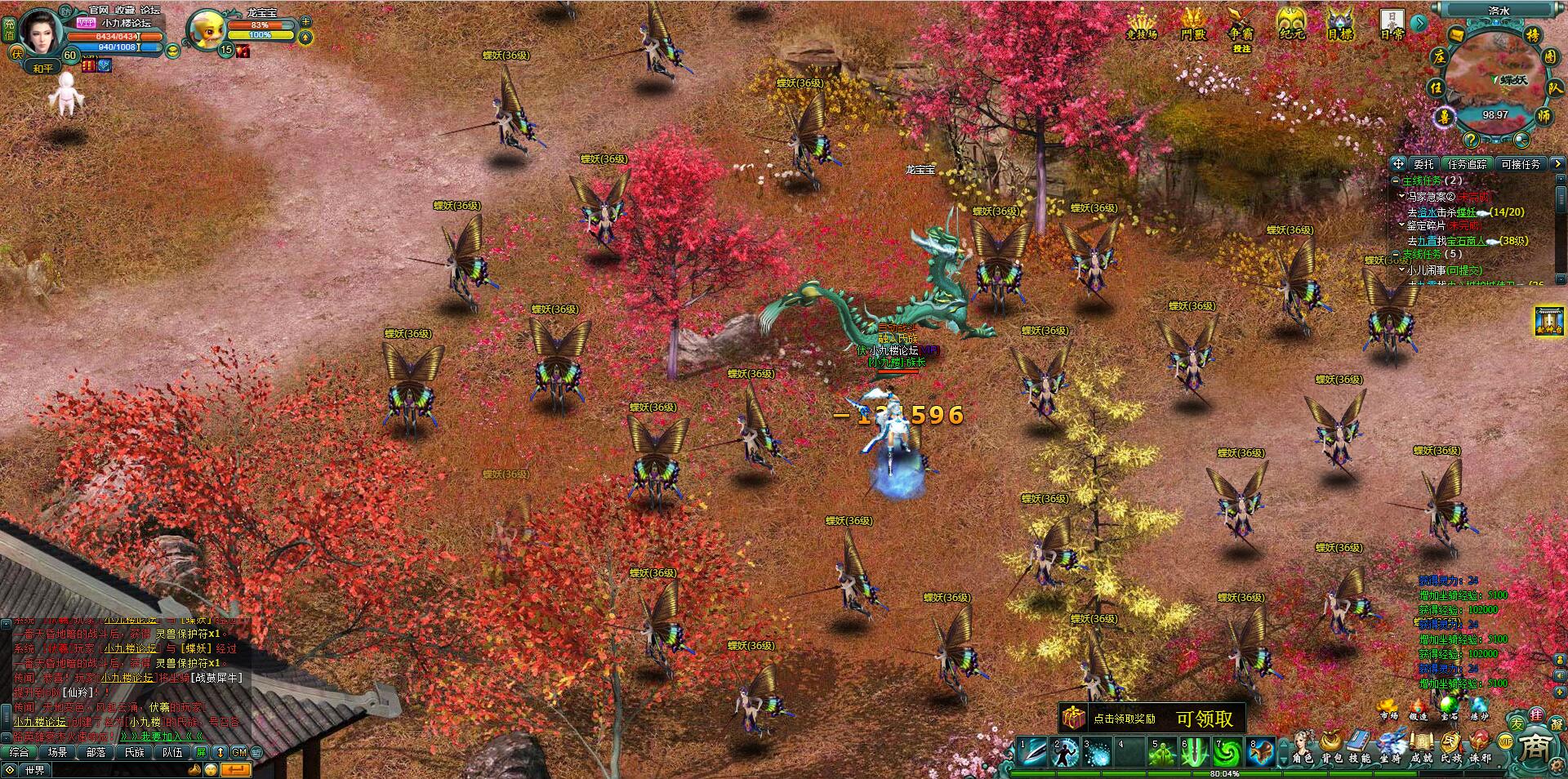Toggle the 屏 chat filter button
This screenshot has width=1568, height=779.
(x=201, y=752)
